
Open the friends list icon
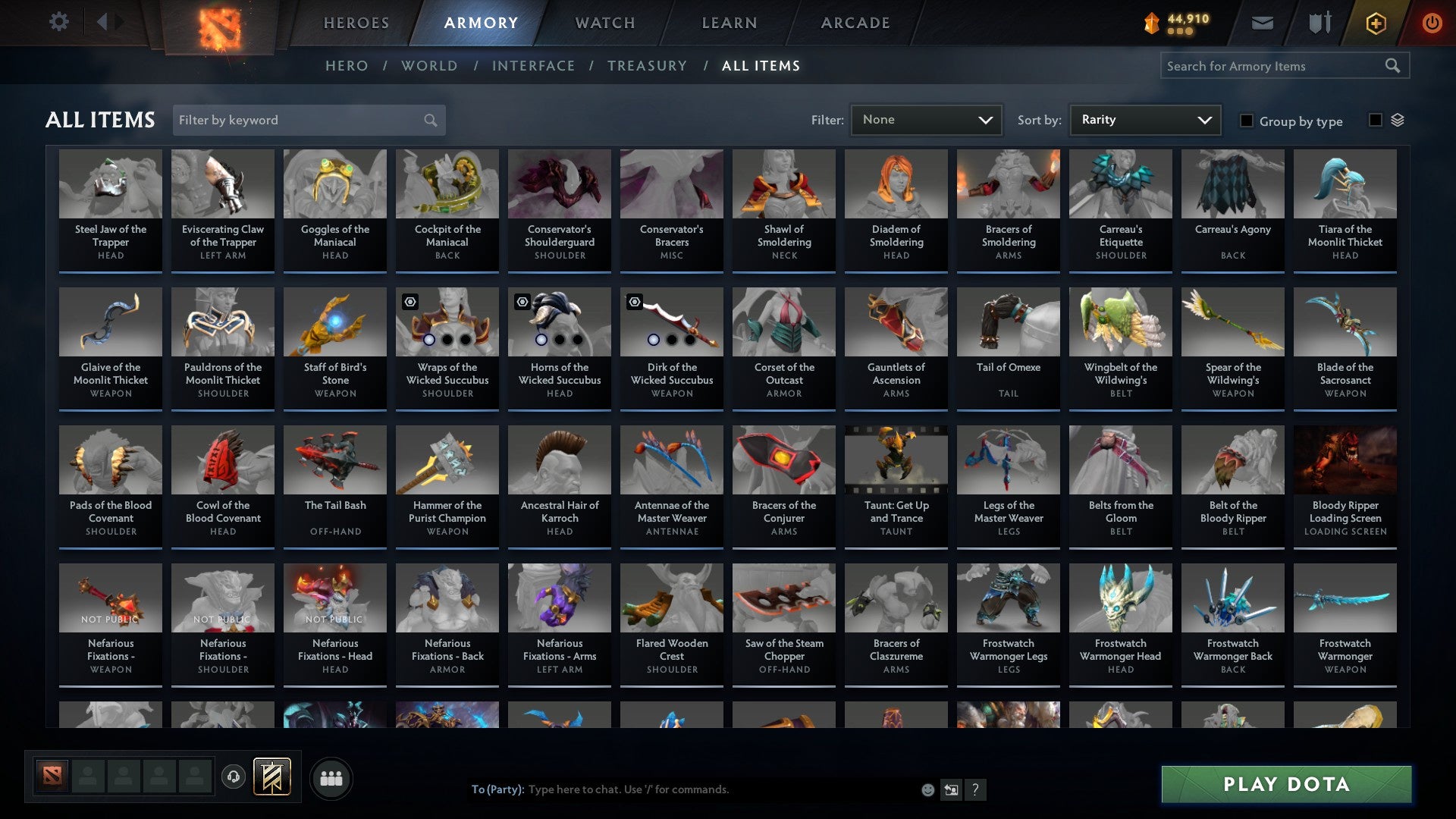(331, 777)
